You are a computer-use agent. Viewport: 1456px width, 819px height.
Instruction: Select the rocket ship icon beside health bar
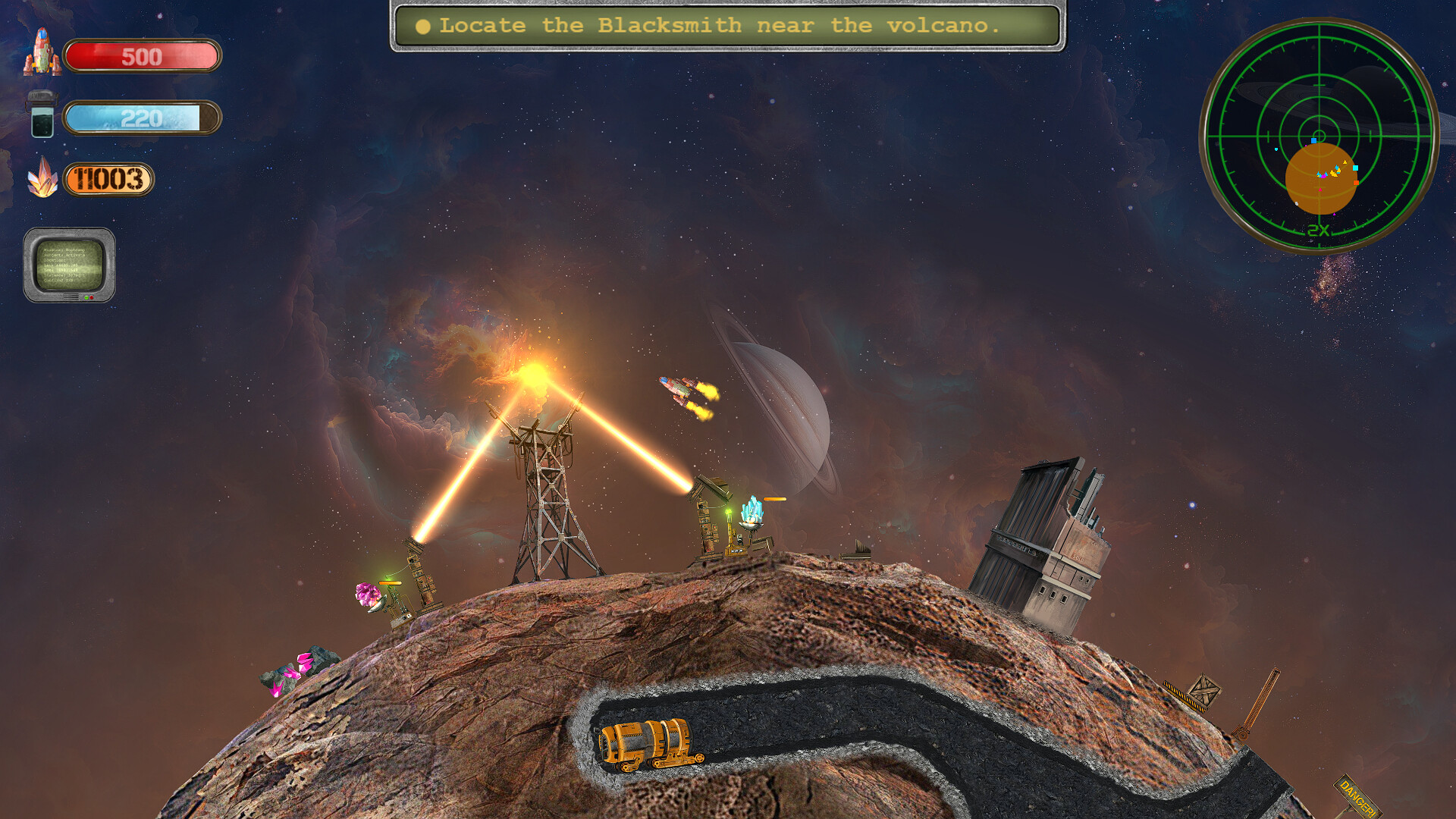pyautogui.click(x=42, y=53)
